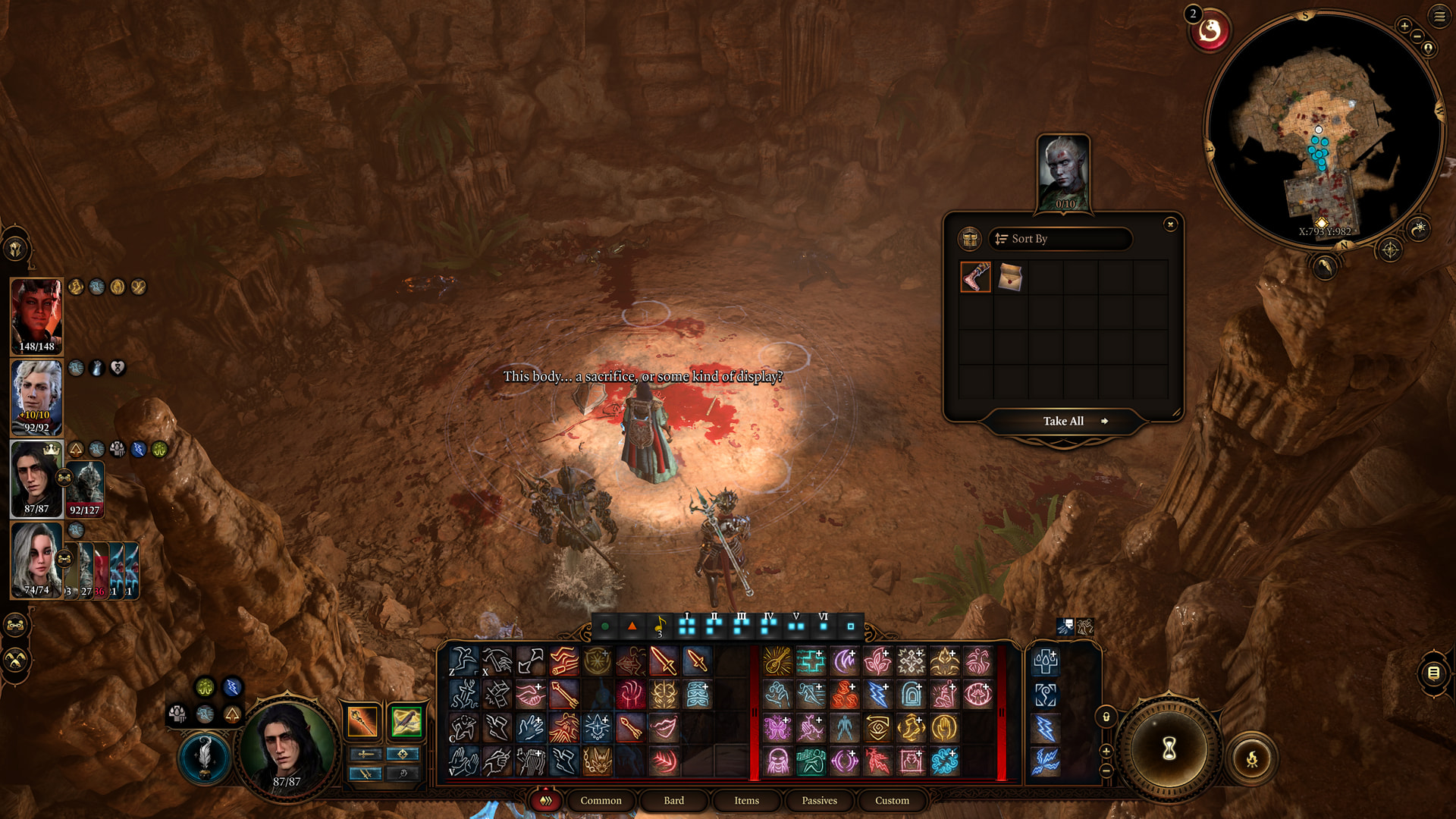Switch to the Bard hotbar tab
The image size is (1456, 819).
(673, 801)
